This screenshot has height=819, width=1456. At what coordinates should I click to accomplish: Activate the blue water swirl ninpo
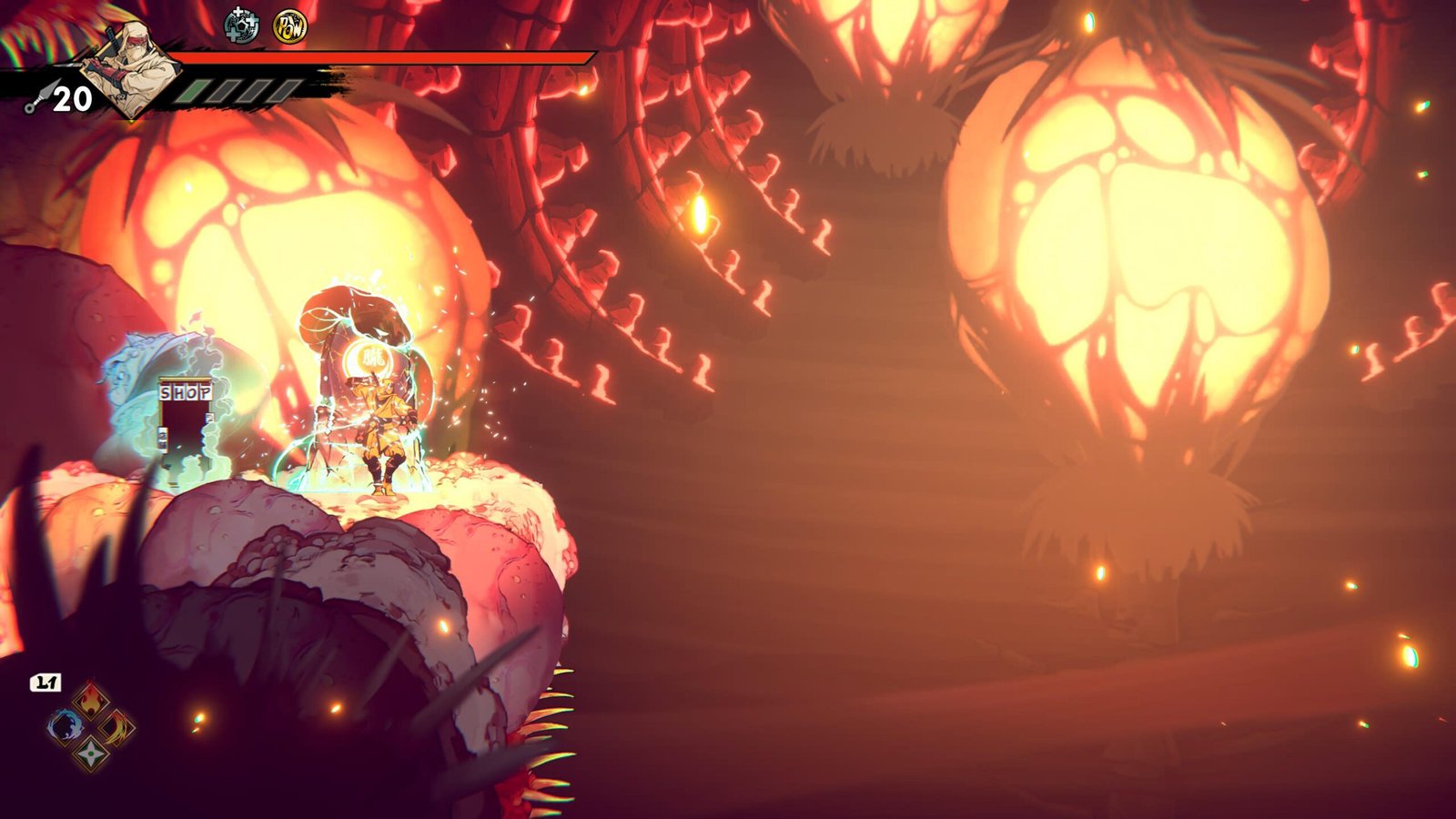click(x=65, y=727)
